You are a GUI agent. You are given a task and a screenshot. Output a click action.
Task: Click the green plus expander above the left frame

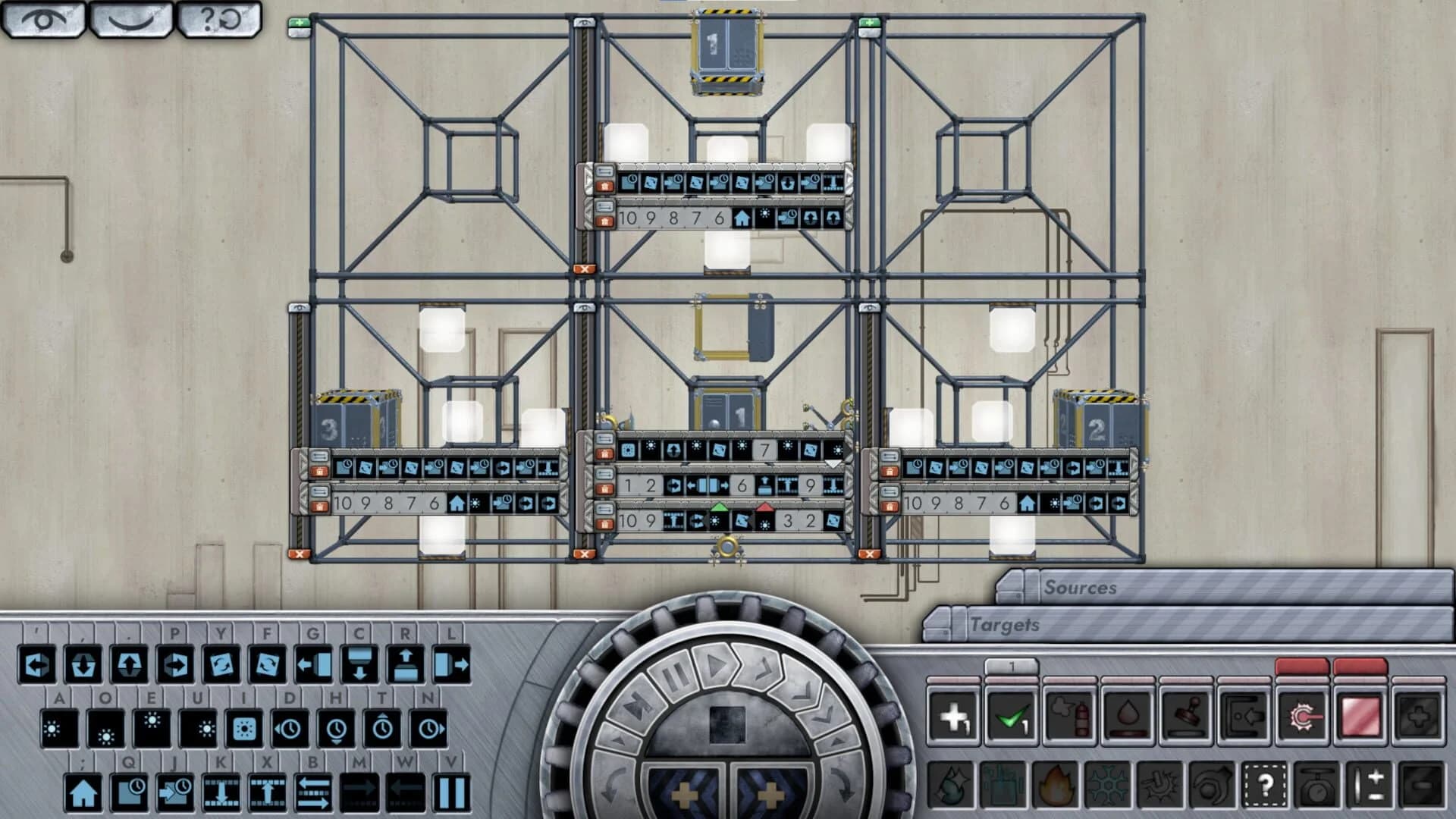point(298,23)
